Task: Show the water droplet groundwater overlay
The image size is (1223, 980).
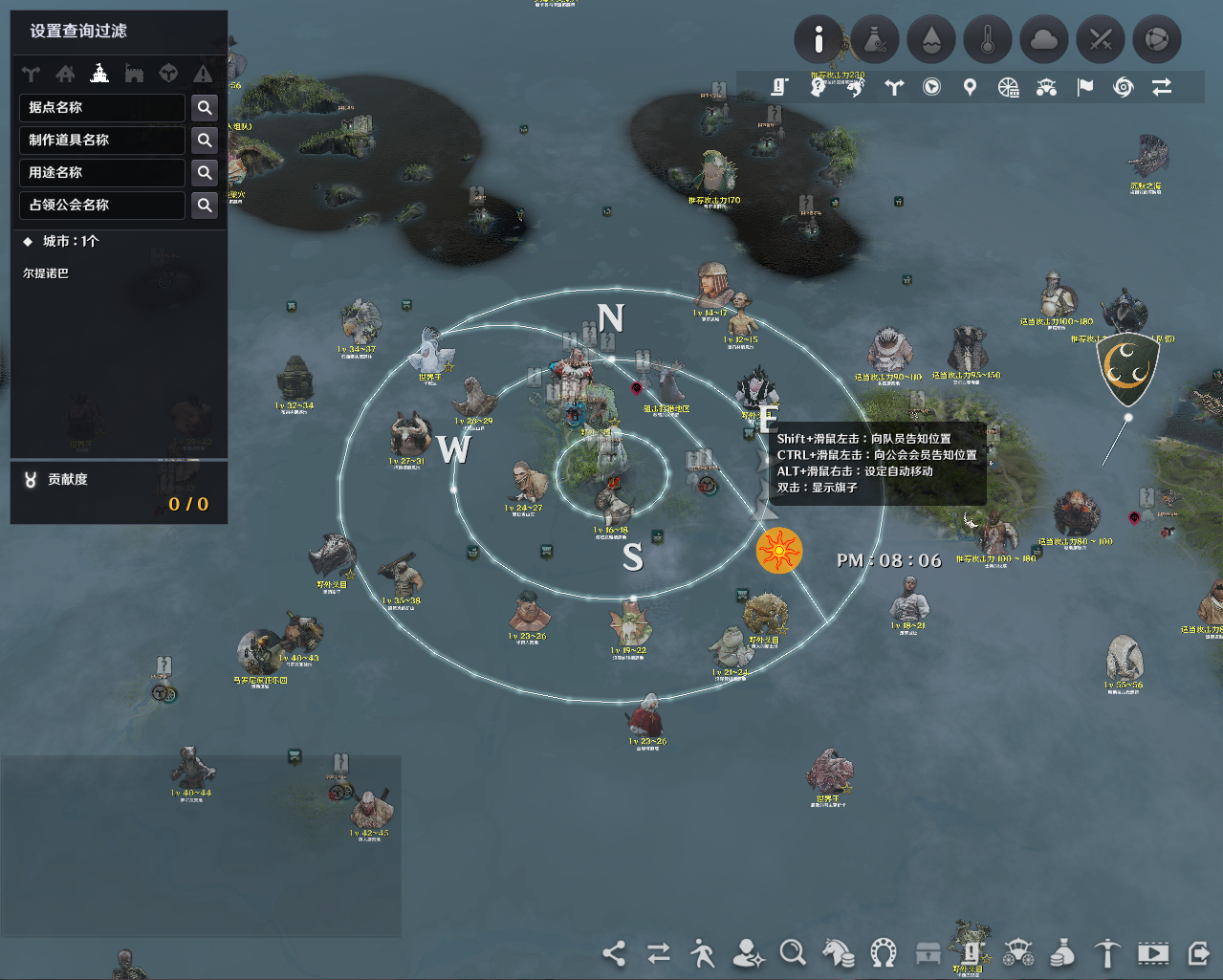Action: click(x=931, y=40)
